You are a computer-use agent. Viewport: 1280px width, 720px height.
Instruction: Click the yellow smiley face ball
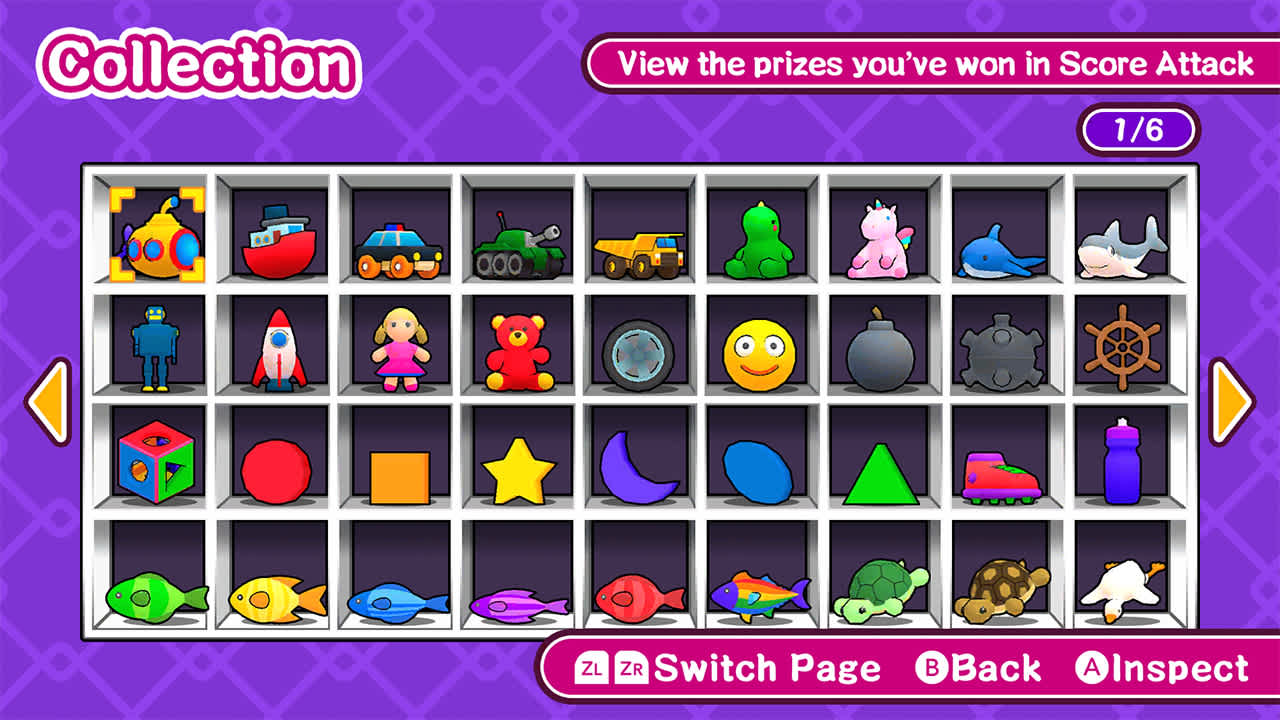pos(760,352)
